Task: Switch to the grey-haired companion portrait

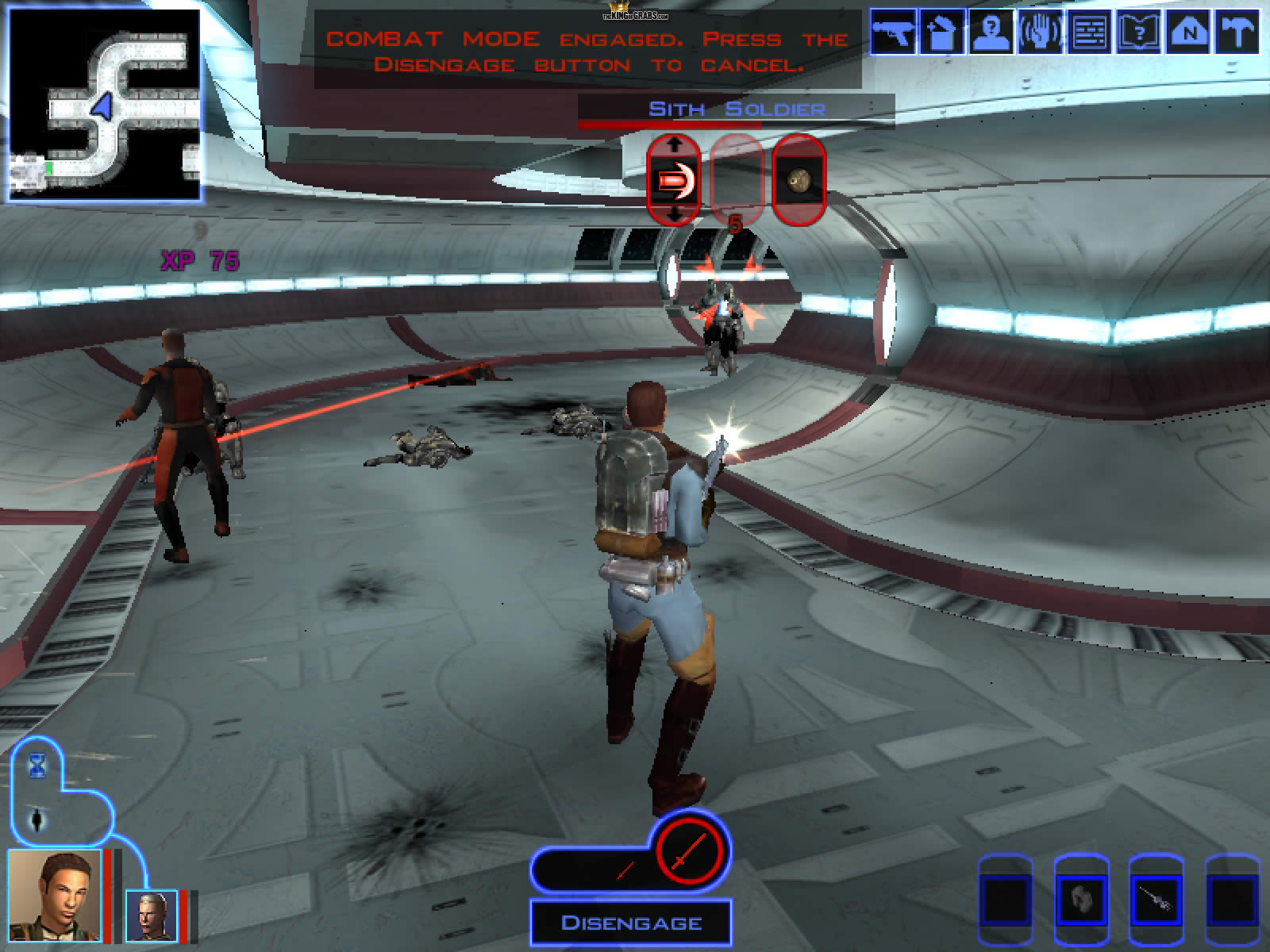Action: [x=151, y=916]
